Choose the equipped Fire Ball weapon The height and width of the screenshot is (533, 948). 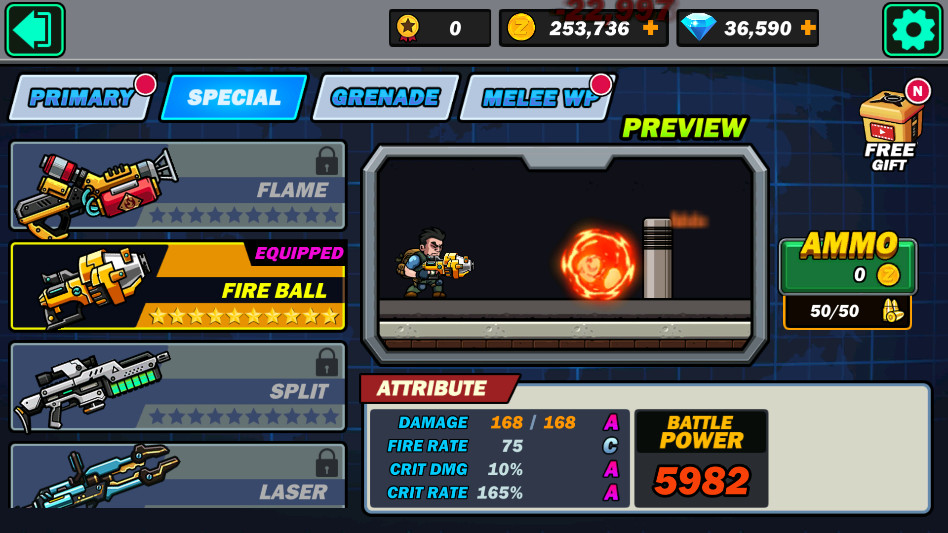tap(178, 286)
